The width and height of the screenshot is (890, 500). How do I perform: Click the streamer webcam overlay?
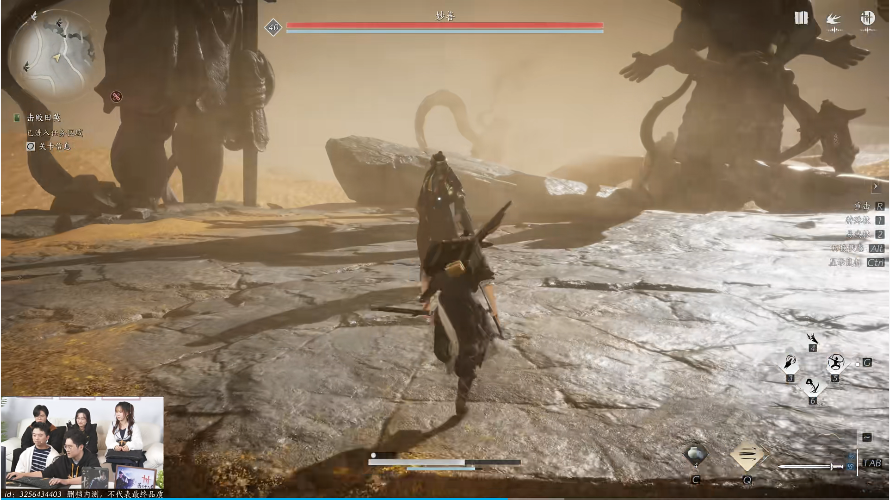tap(82, 443)
